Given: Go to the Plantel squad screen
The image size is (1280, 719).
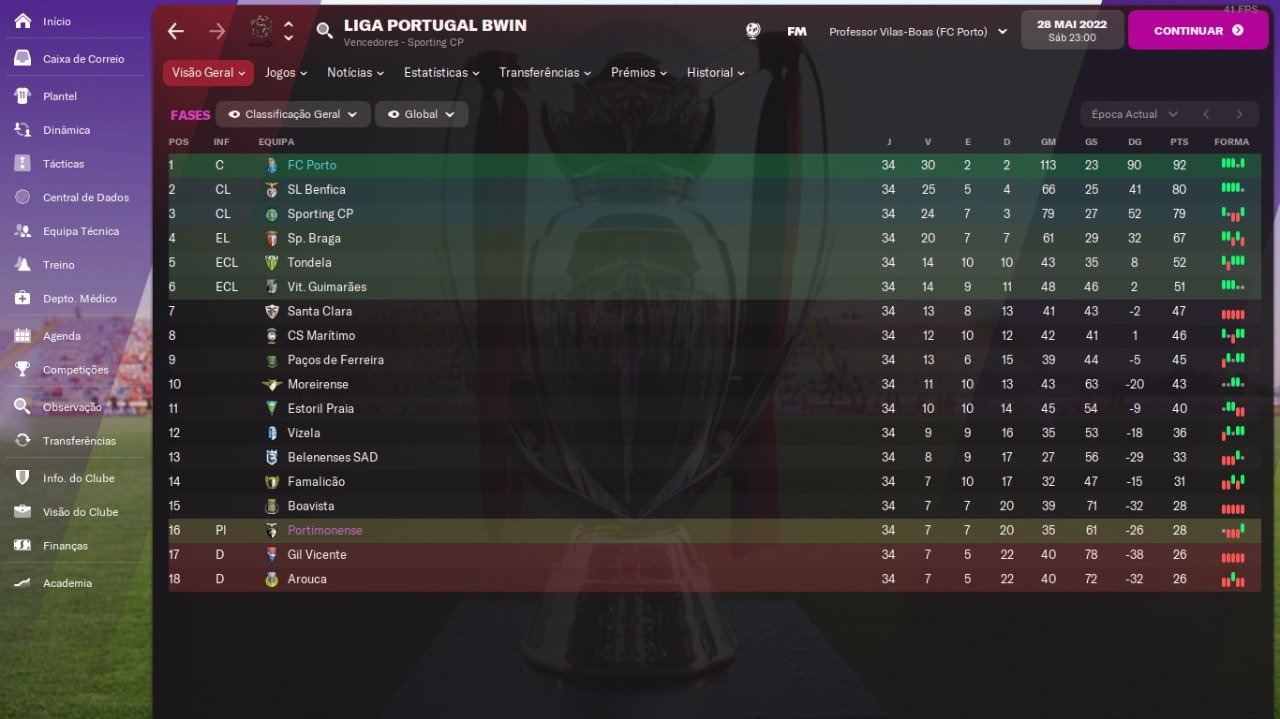Looking at the screenshot, I should [60, 96].
